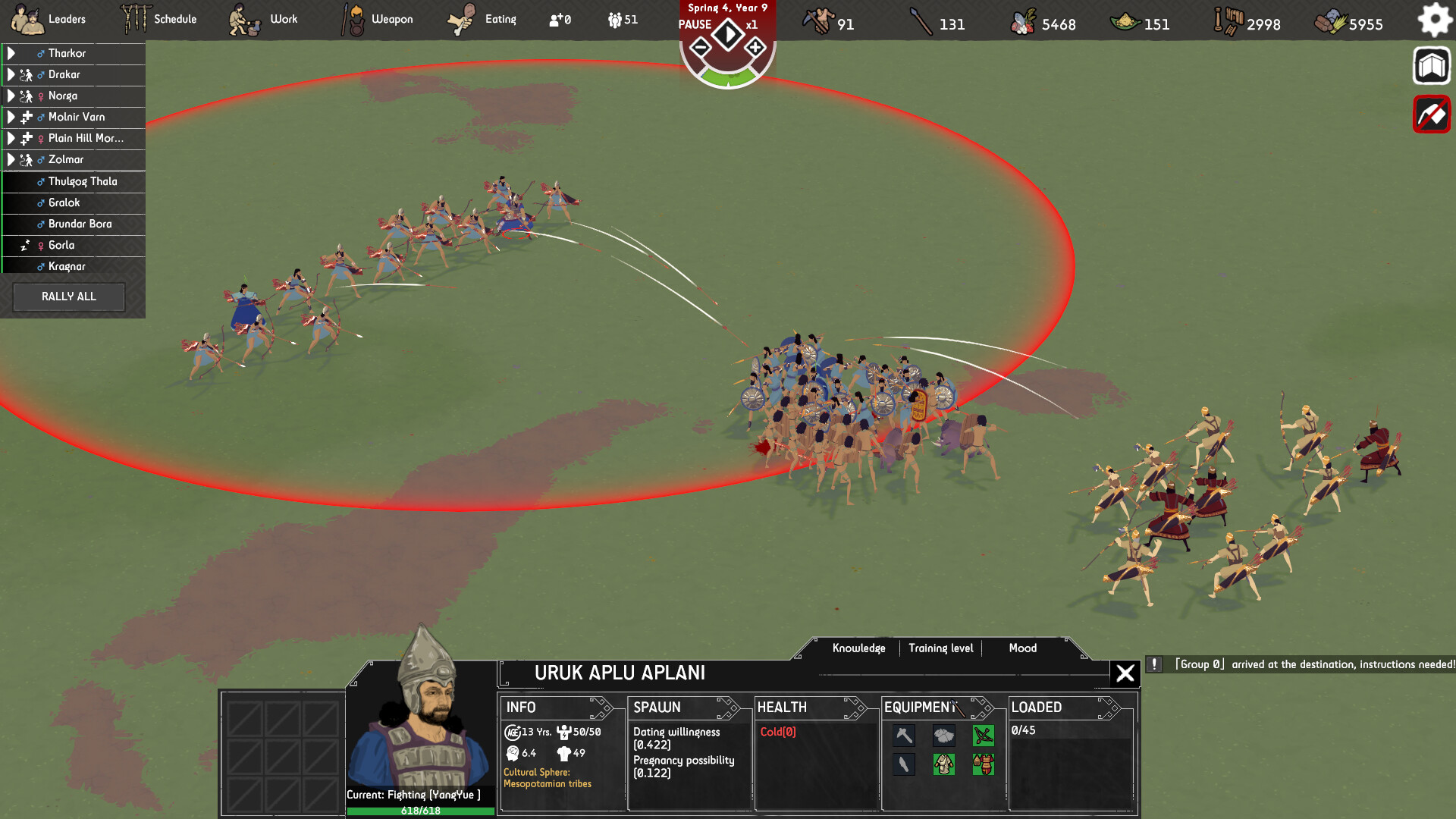Select Gorla from the leader list
The width and height of the screenshot is (1456, 819).
coord(62,245)
